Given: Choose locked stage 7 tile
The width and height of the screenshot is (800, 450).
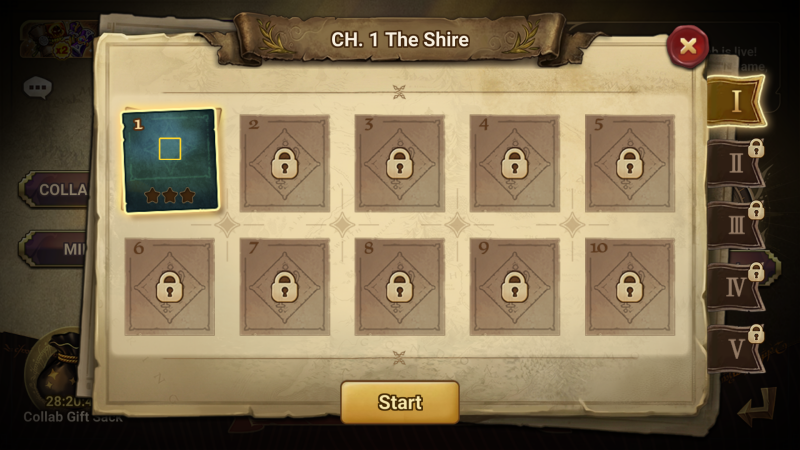Looking at the screenshot, I should click(x=284, y=287).
